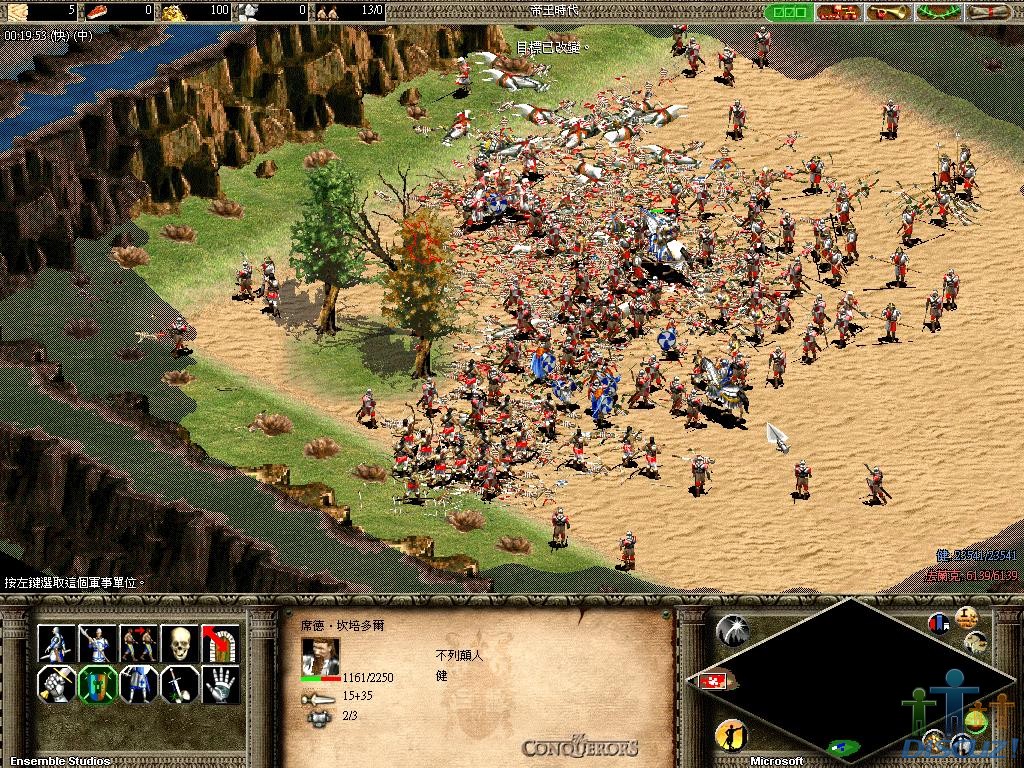
Task: Click the selected unit portrait
Action: click(320, 656)
